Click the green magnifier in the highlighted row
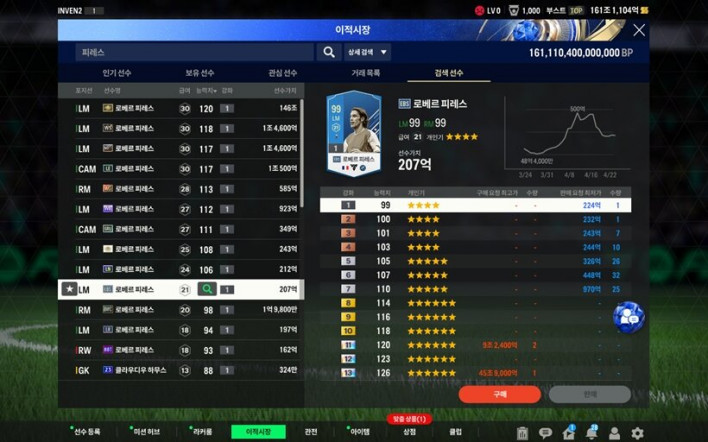The height and width of the screenshot is (442, 708). tap(206, 289)
